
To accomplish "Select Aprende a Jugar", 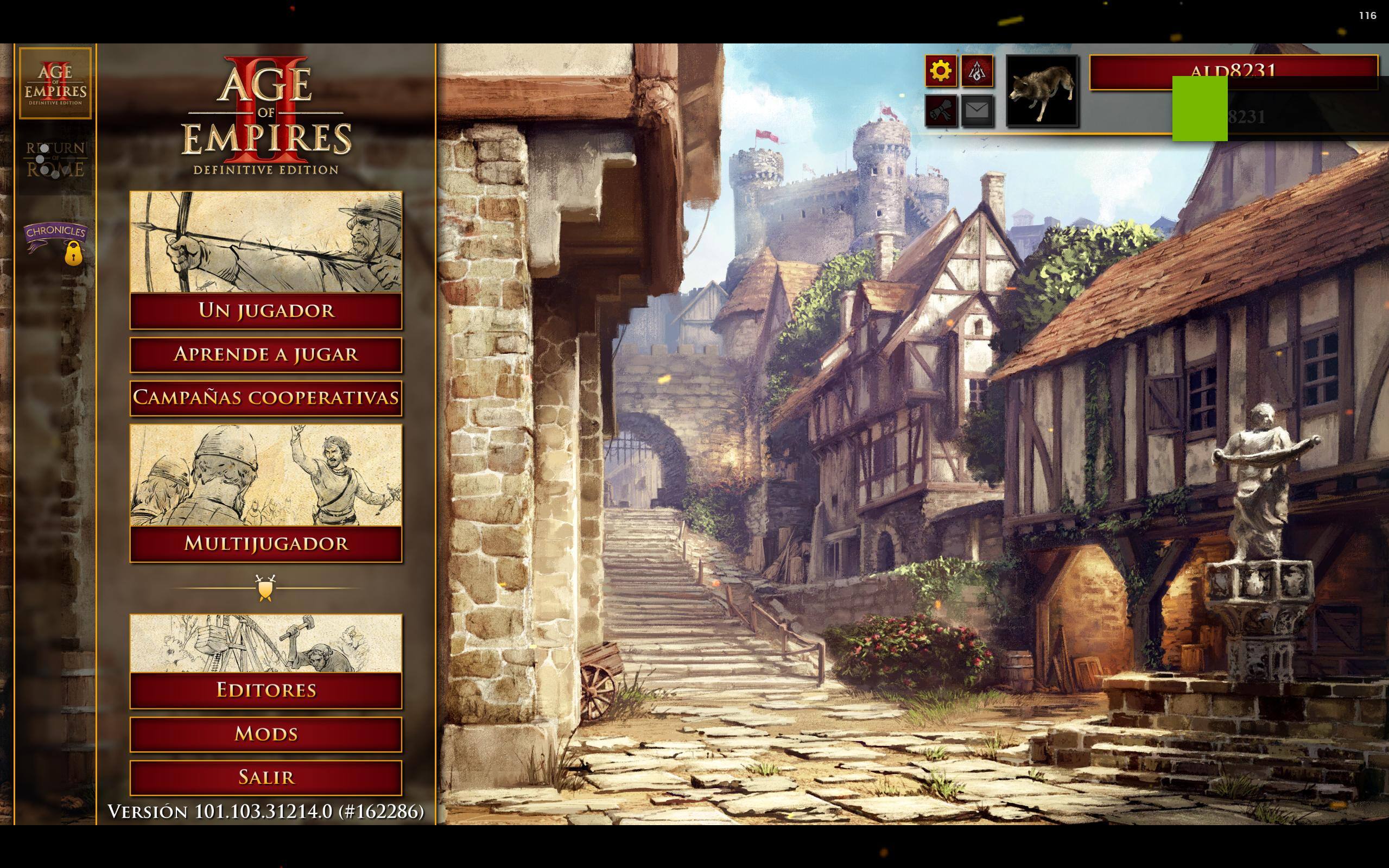I will tap(266, 354).
